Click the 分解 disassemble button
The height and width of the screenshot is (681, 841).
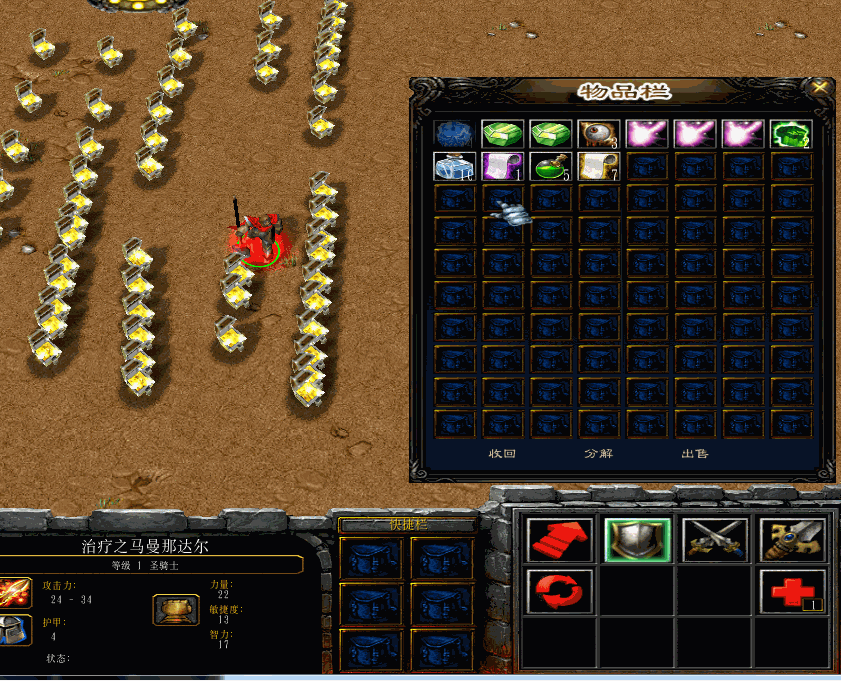[x=598, y=454]
